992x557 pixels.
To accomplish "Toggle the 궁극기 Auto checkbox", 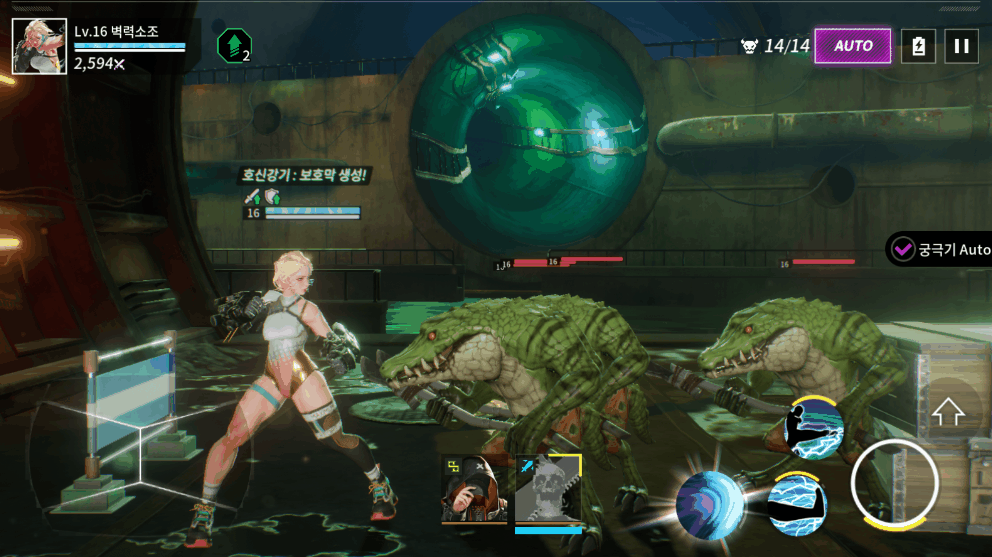I will coord(904,249).
